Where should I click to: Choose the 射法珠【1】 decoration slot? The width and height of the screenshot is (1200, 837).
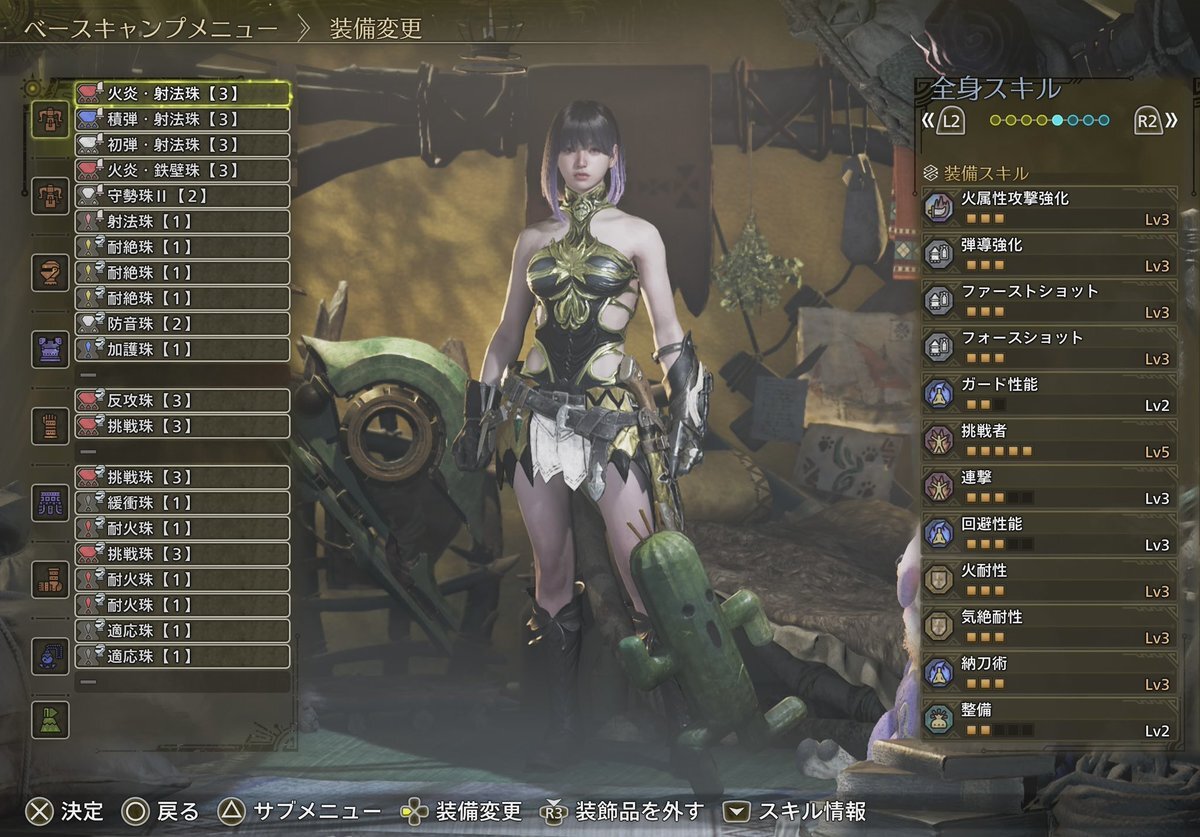(182, 221)
